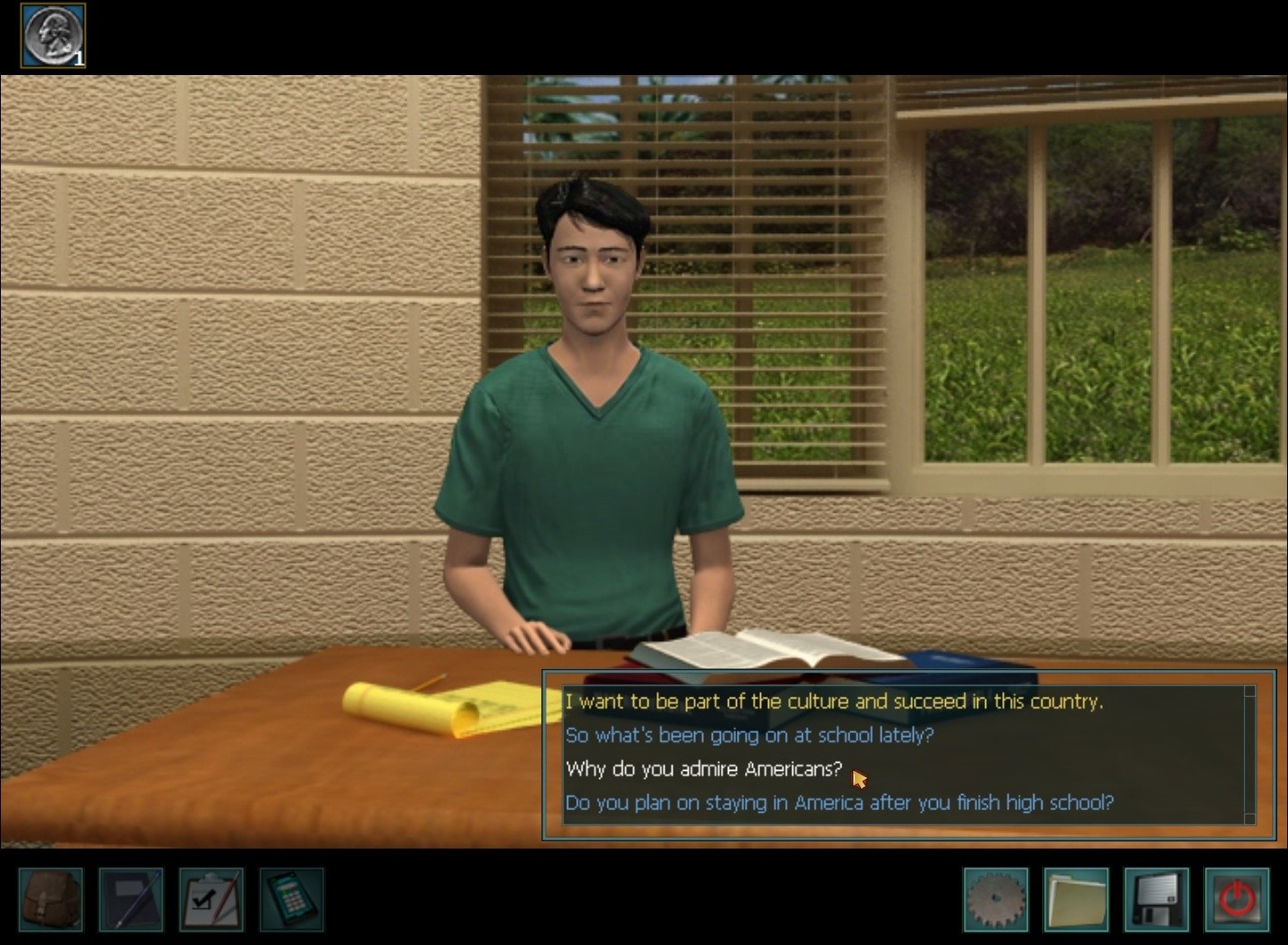
Task: Ask what's been going on at school
Action: coord(749,735)
